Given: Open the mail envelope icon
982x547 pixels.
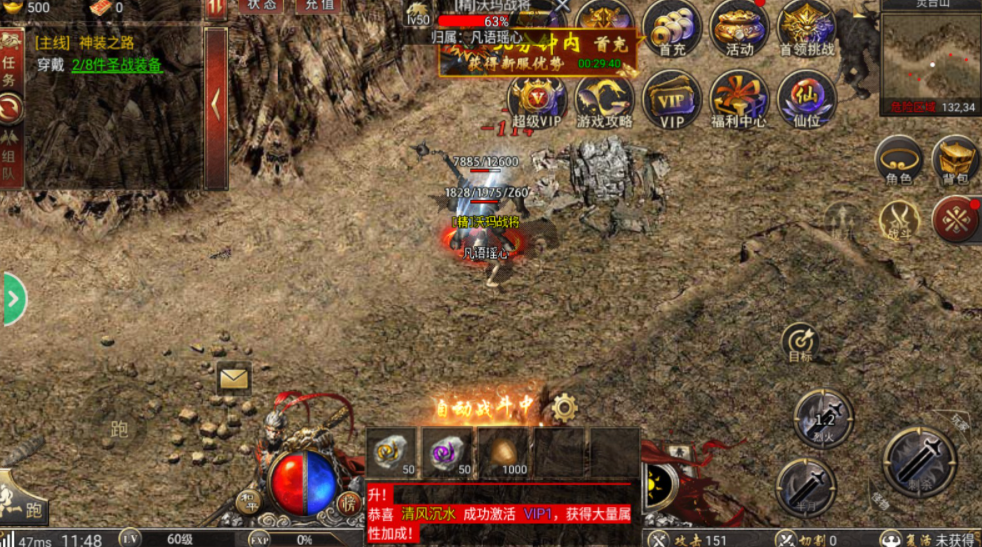Looking at the screenshot, I should (x=234, y=378).
